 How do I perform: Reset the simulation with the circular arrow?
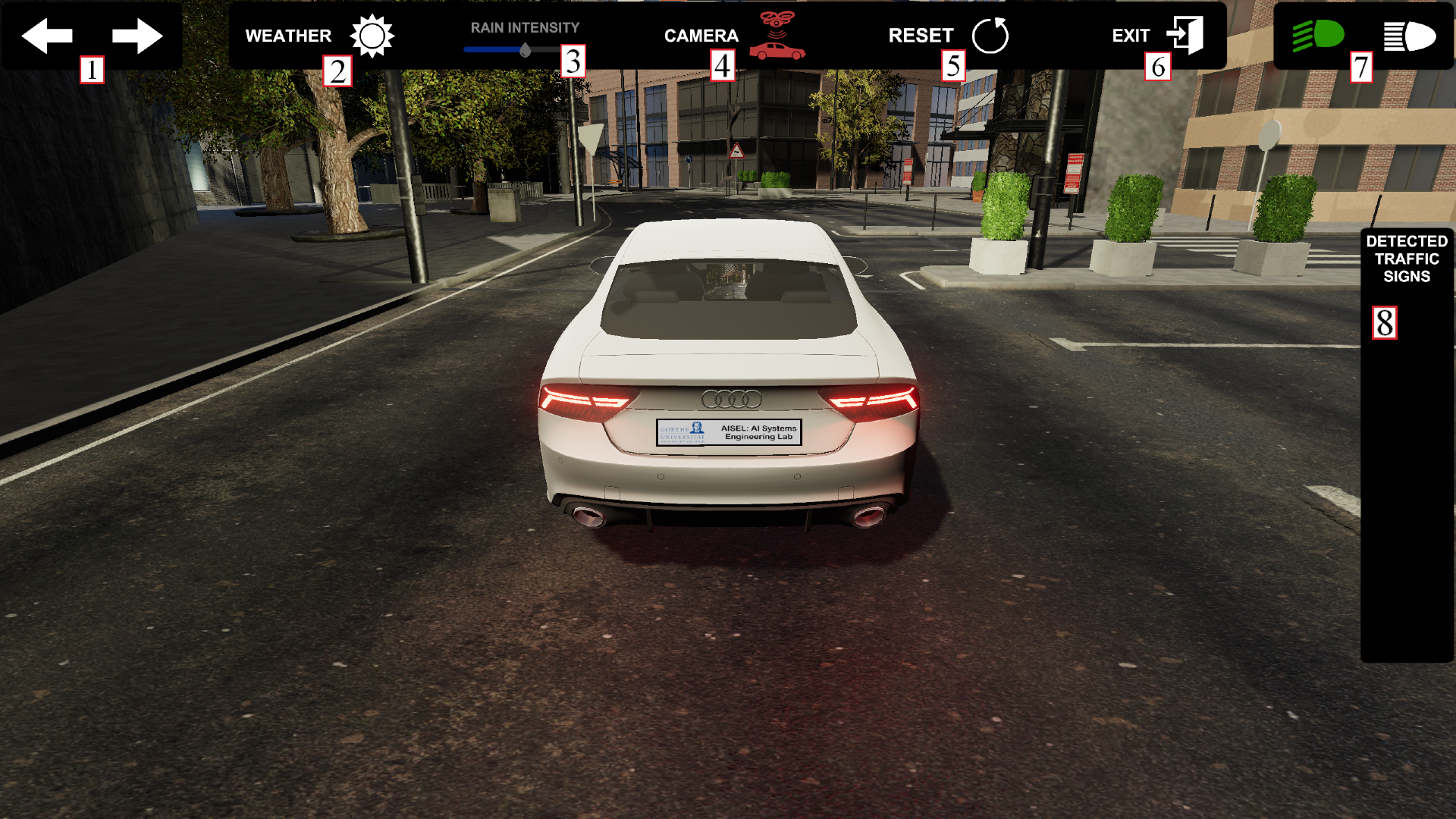[990, 36]
